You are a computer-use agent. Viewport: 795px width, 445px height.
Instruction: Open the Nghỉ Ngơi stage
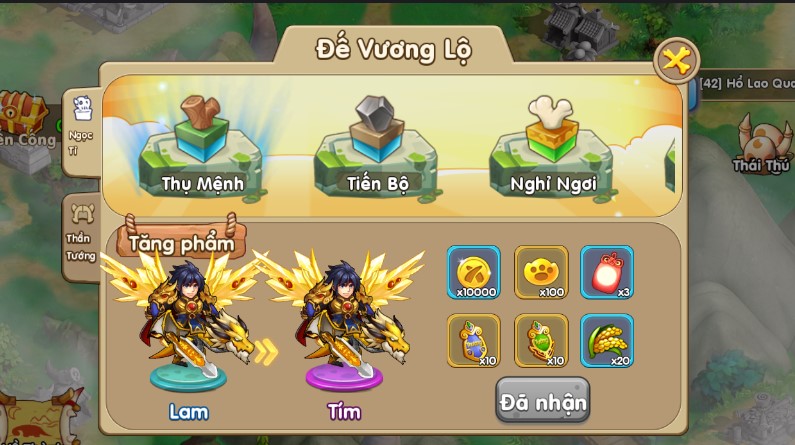[x=553, y=148]
